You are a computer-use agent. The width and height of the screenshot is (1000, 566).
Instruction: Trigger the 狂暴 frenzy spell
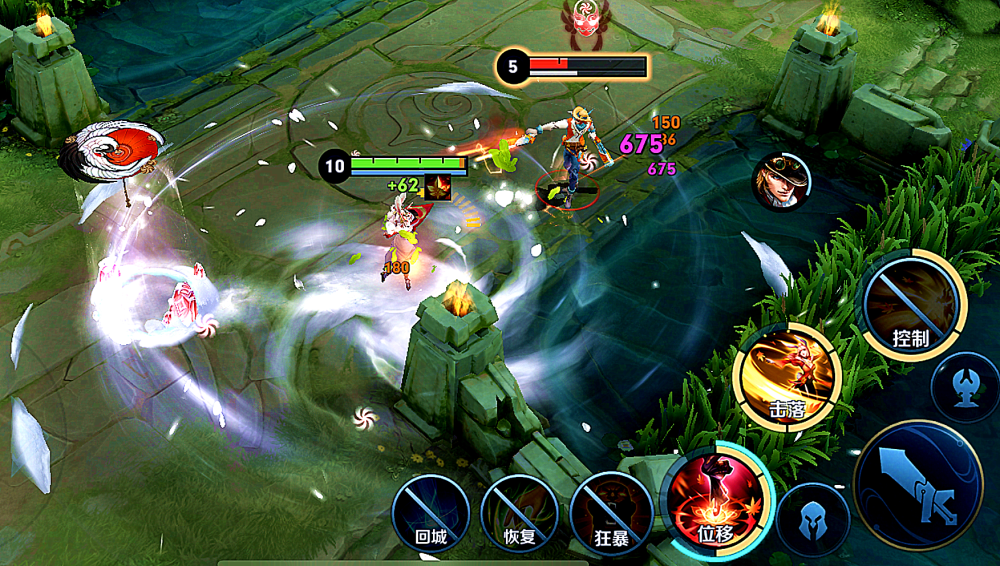coord(611,514)
